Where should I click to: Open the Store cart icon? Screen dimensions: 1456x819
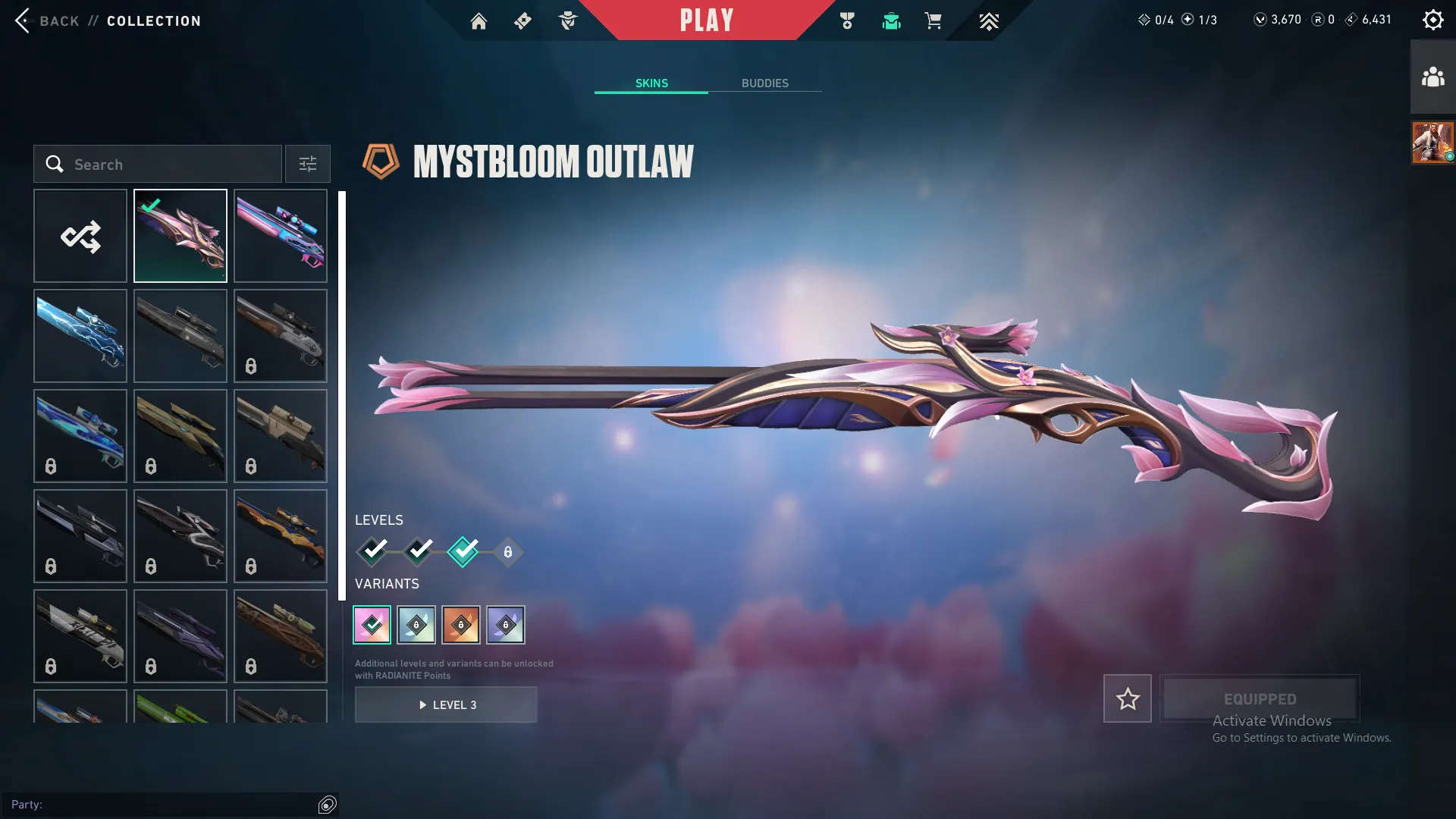pyautogui.click(x=934, y=20)
